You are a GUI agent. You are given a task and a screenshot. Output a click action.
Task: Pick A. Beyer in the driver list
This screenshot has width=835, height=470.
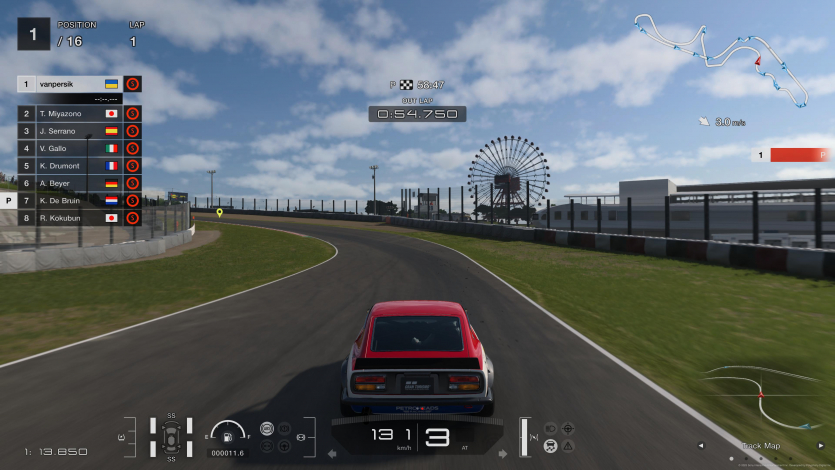coord(70,183)
